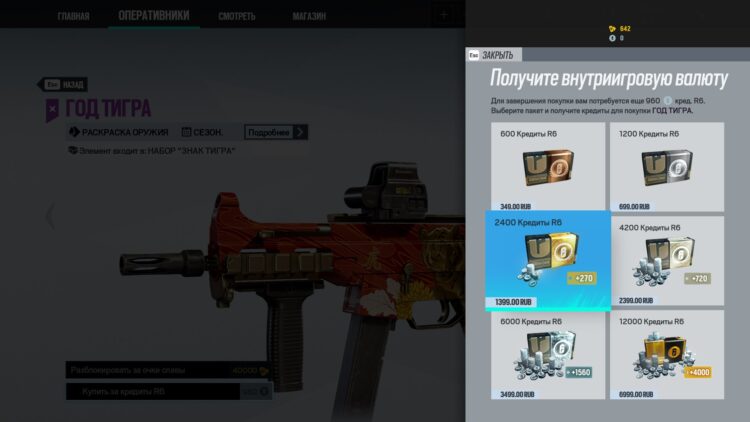The width and height of the screenshot is (750, 422).
Task: Select the 600 R6 Credits pack
Action: pyautogui.click(x=547, y=166)
